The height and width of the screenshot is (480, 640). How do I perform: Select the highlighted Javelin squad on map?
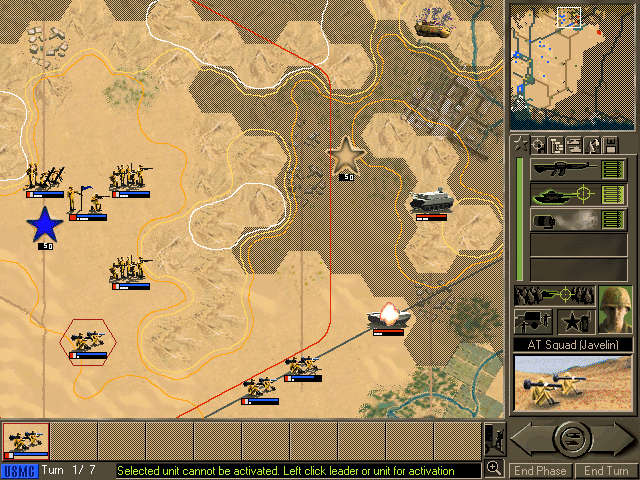(88, 342)
